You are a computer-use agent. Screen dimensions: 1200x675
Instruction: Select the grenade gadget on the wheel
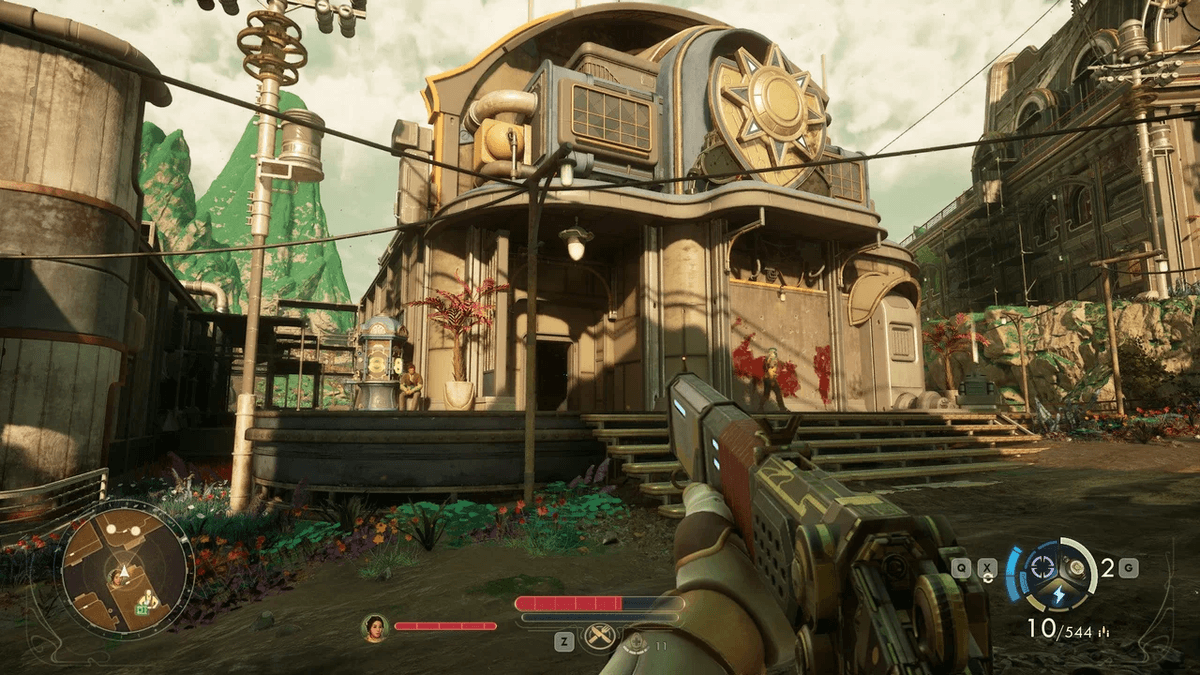click(x=1076, y=566)
